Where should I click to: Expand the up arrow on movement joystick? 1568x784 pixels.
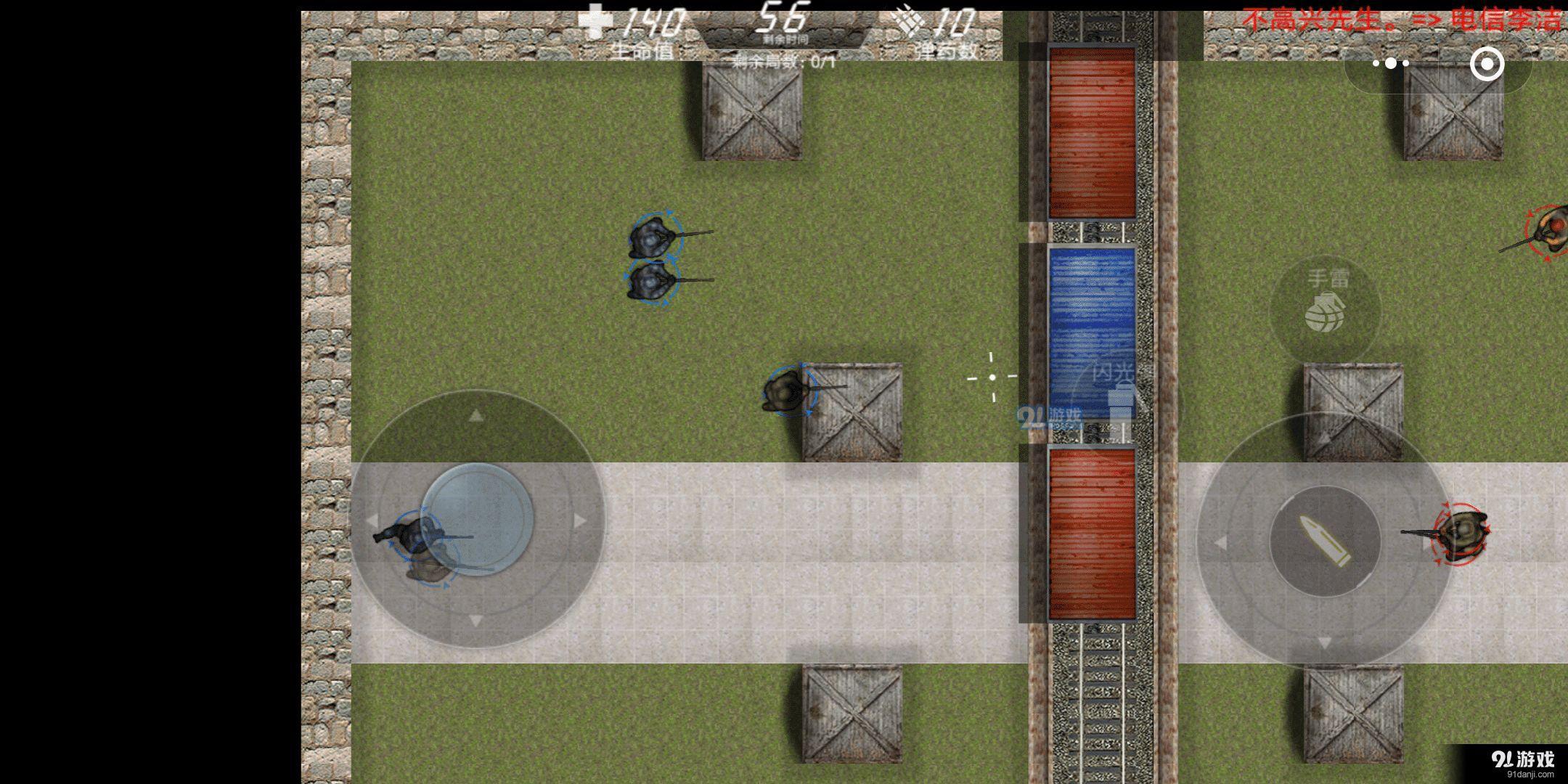tap(478, 417)
